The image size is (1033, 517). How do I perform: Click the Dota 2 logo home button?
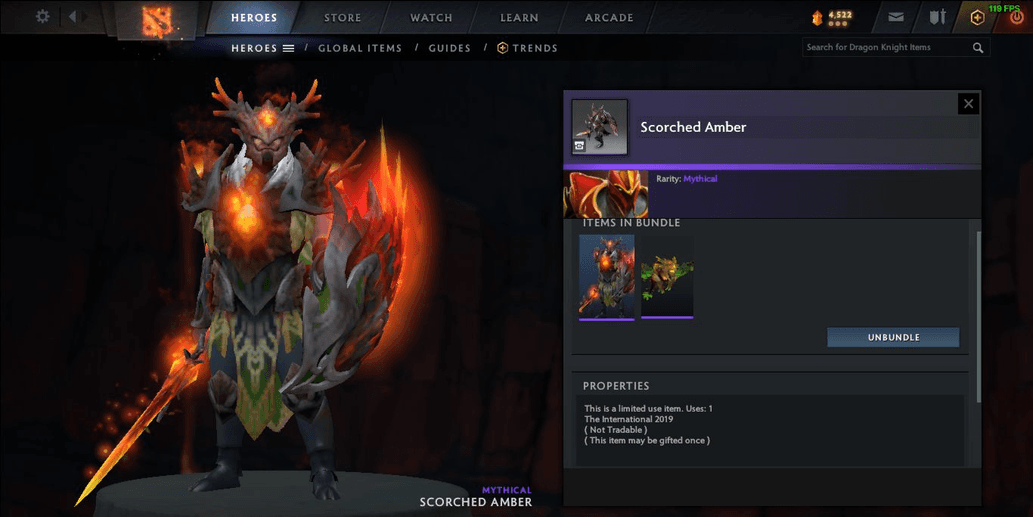(157, 18)
